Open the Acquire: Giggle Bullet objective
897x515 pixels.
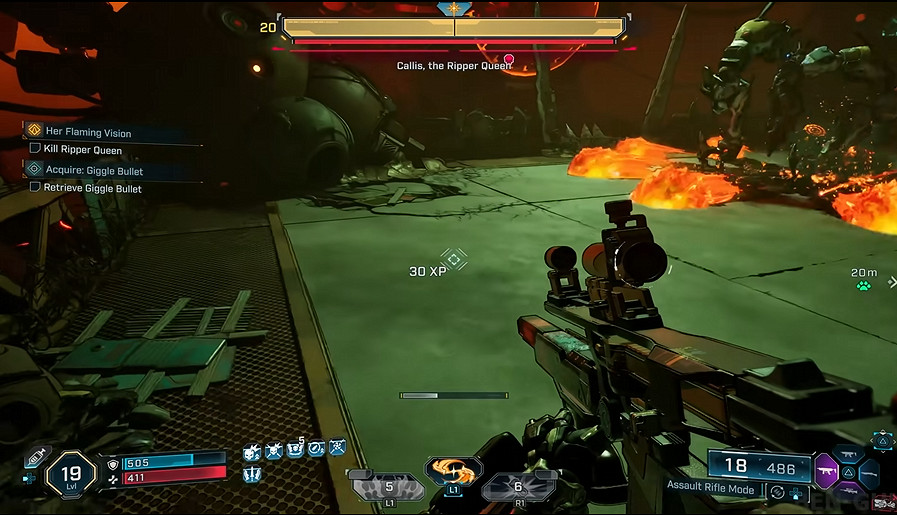coord(94,171)
